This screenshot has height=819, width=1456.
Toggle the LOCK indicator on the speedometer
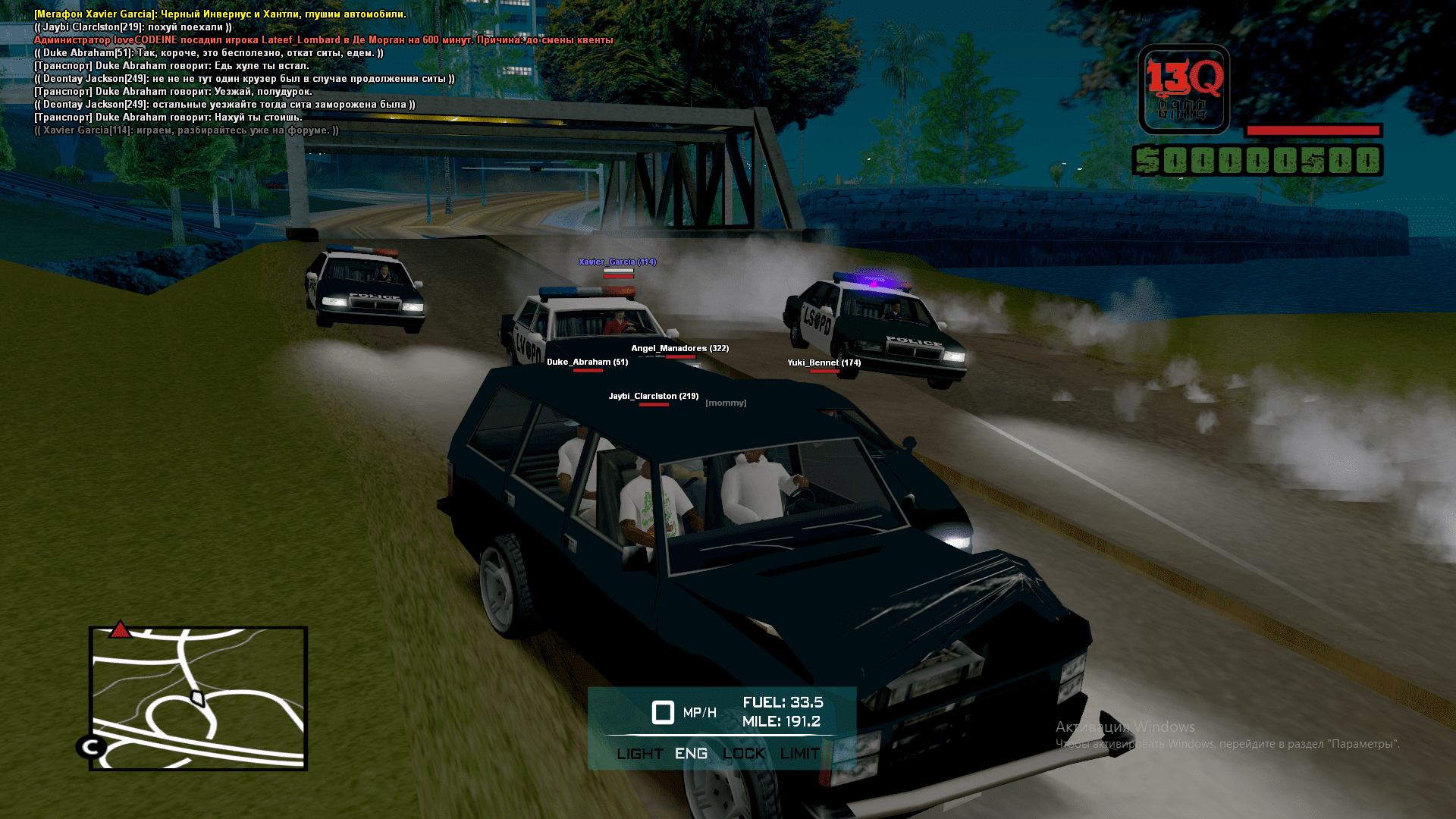tap(743, 754)
